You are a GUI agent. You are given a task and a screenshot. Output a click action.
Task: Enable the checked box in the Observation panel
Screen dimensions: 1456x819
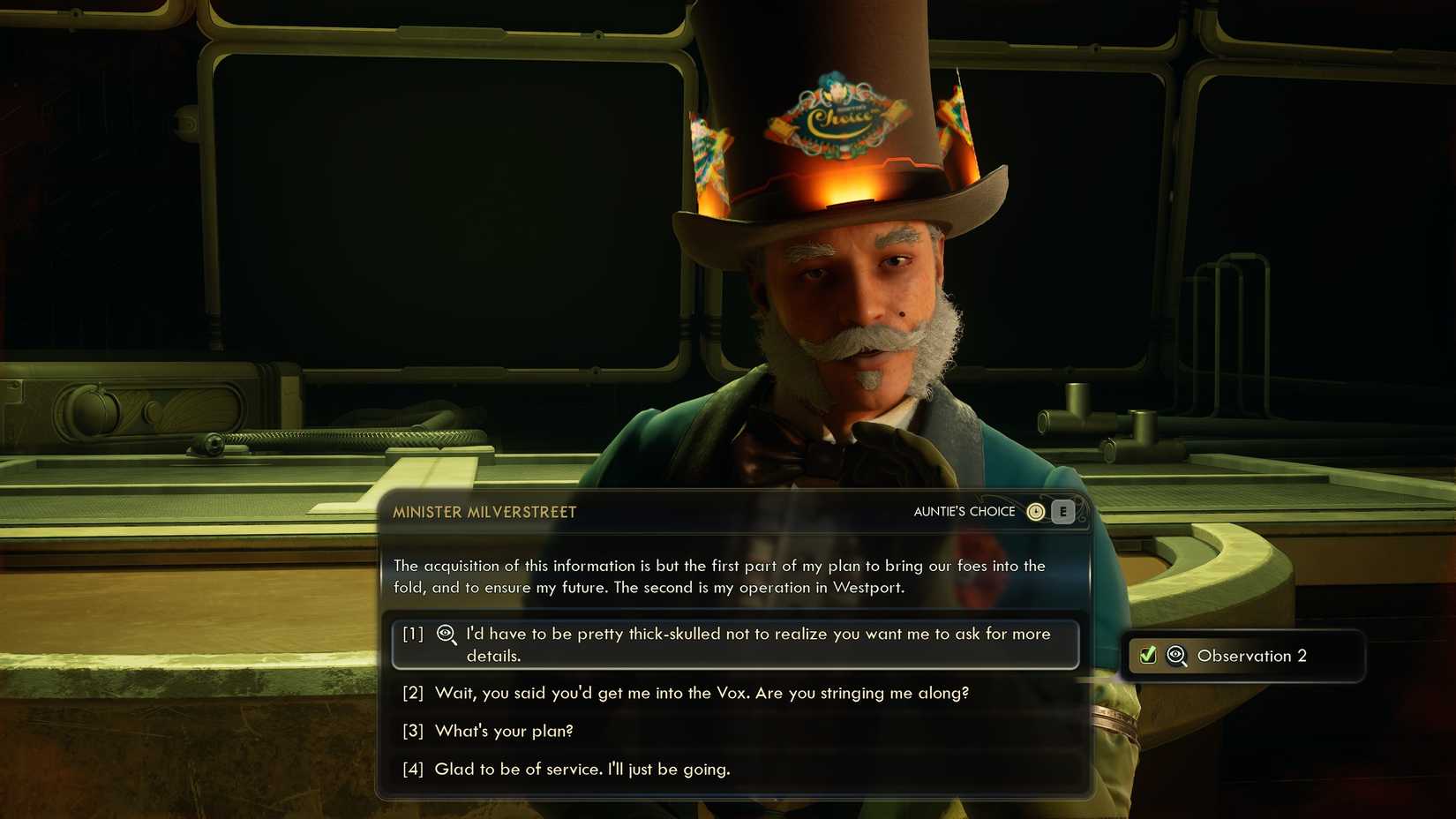click(1146, 655)
